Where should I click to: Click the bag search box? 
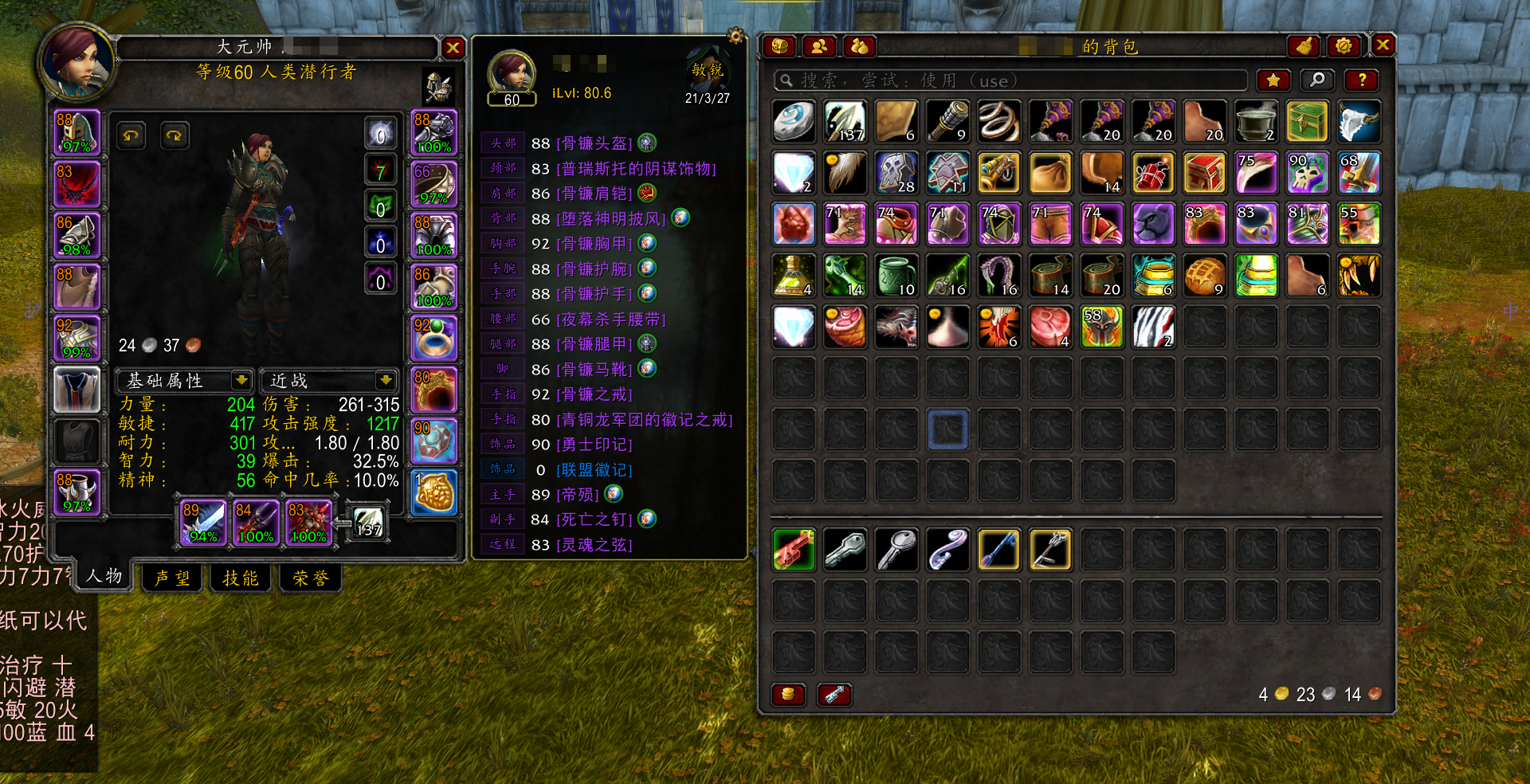click(x=1010, y=80)
